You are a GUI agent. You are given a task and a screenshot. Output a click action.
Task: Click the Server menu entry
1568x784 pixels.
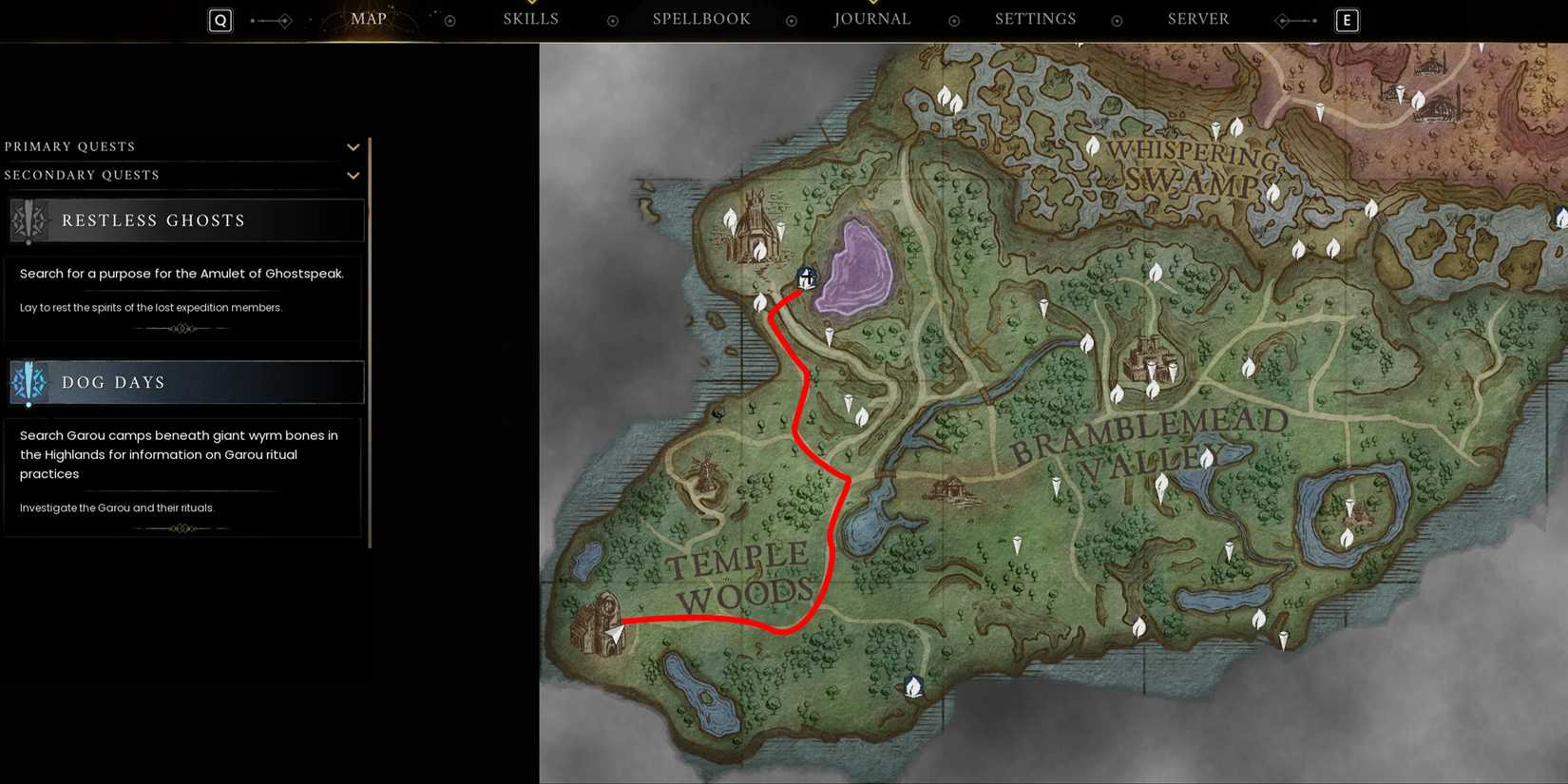point(1197,18)
